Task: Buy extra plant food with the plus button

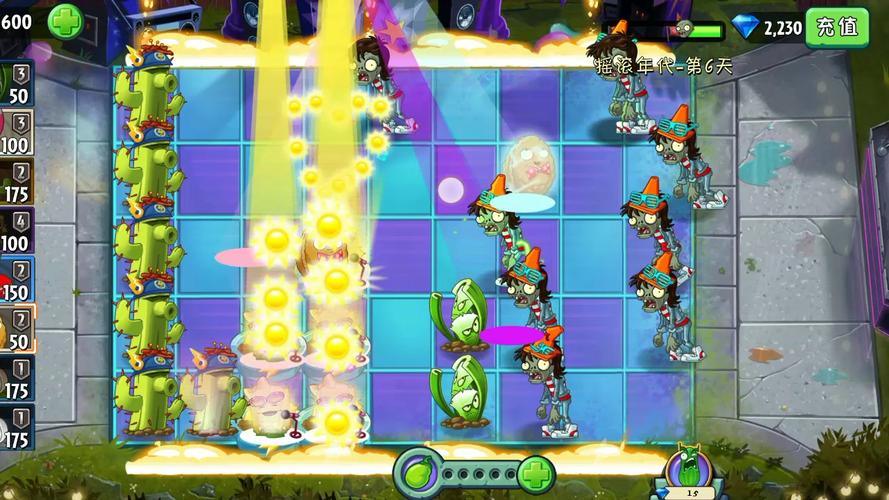Action: 537,471
